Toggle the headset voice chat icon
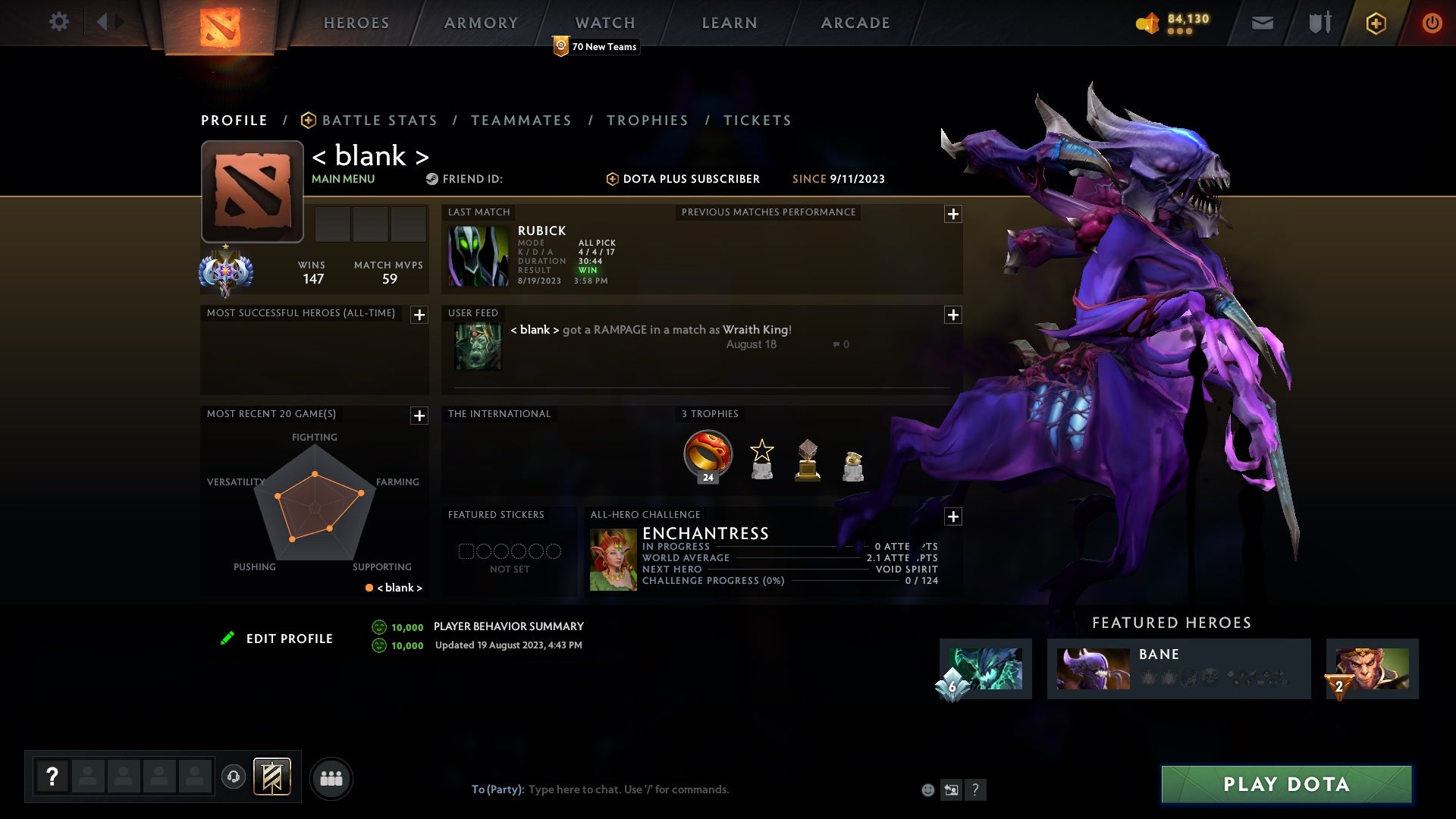 point(233,777)
